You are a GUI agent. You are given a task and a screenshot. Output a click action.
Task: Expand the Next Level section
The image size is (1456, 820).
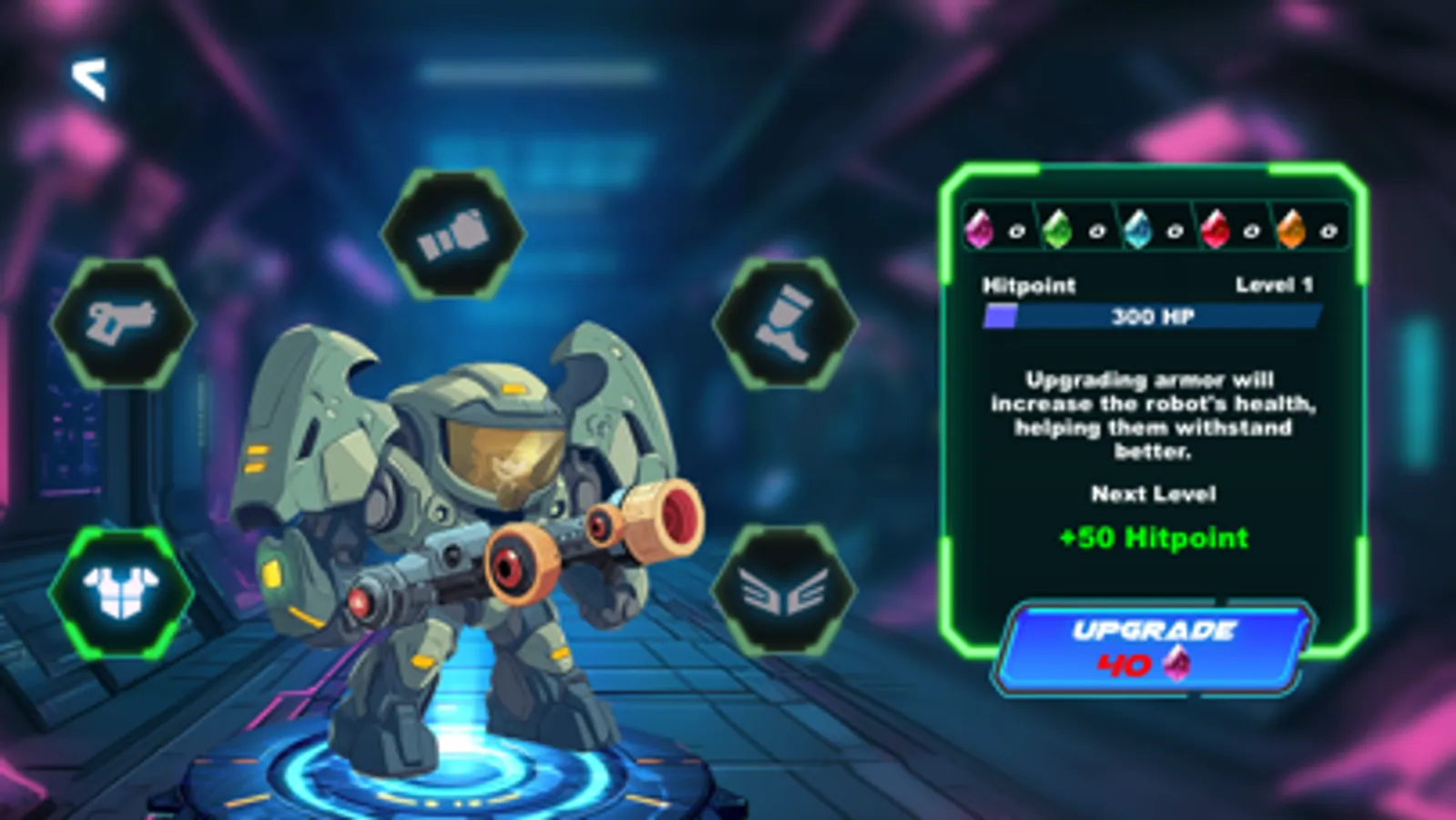[1156, 495]
